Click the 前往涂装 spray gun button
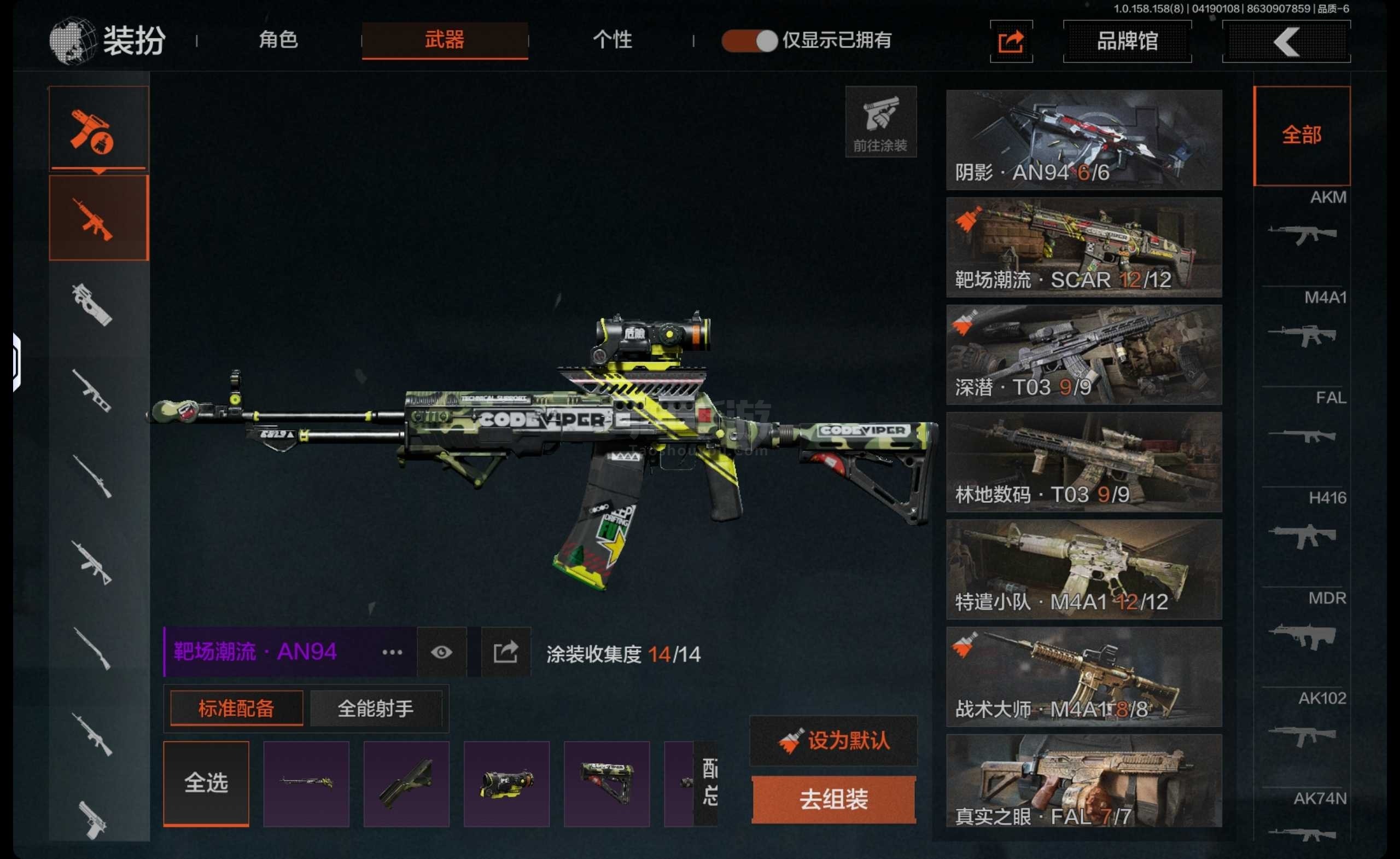Image resolution: width=1400 pixels, height=859 pixels. [x=880, y=121]
